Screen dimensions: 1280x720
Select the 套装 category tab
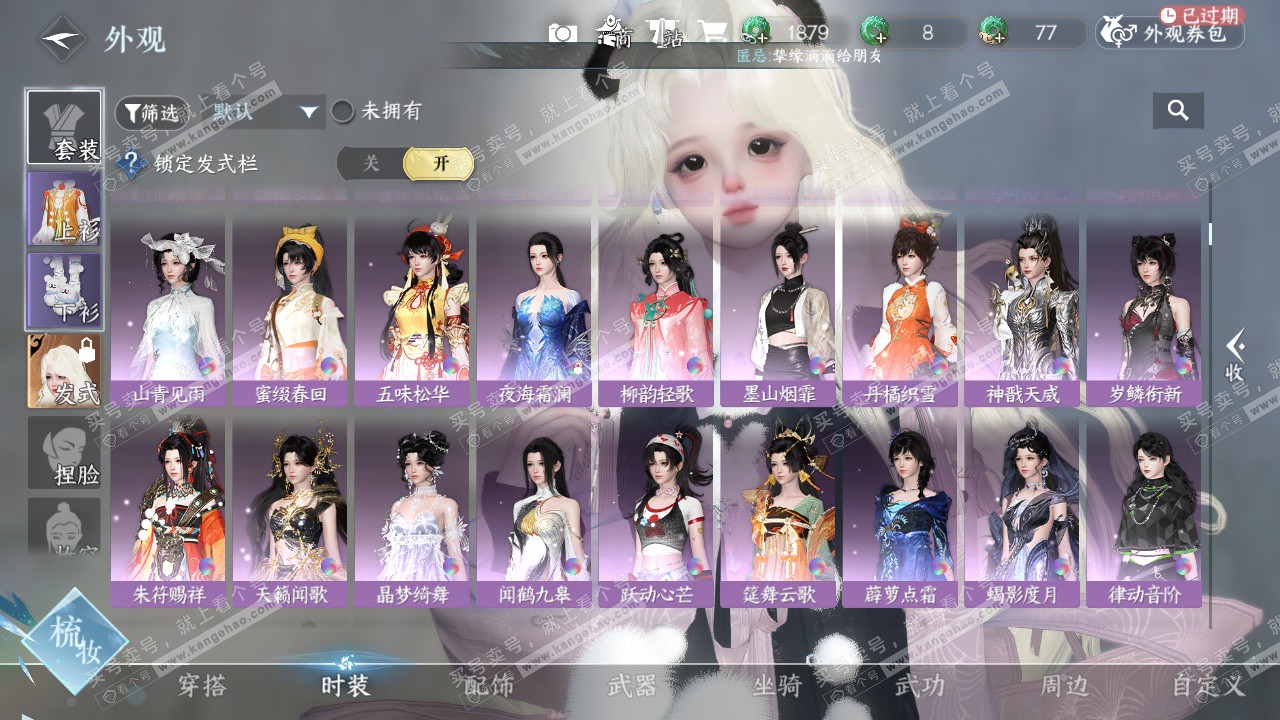coord(64,128)
